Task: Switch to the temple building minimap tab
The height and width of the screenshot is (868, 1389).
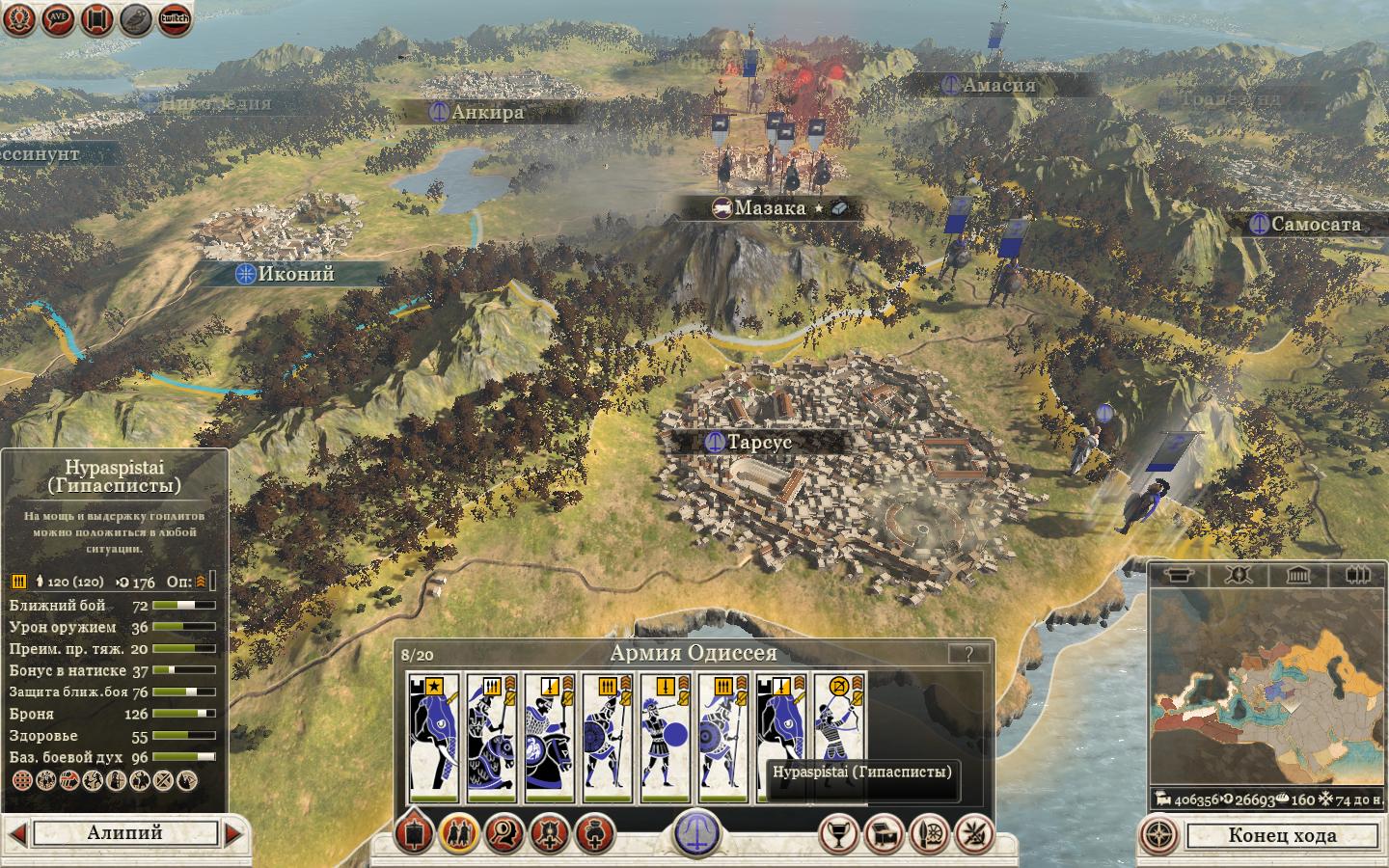Action: tap(1296, 576)
